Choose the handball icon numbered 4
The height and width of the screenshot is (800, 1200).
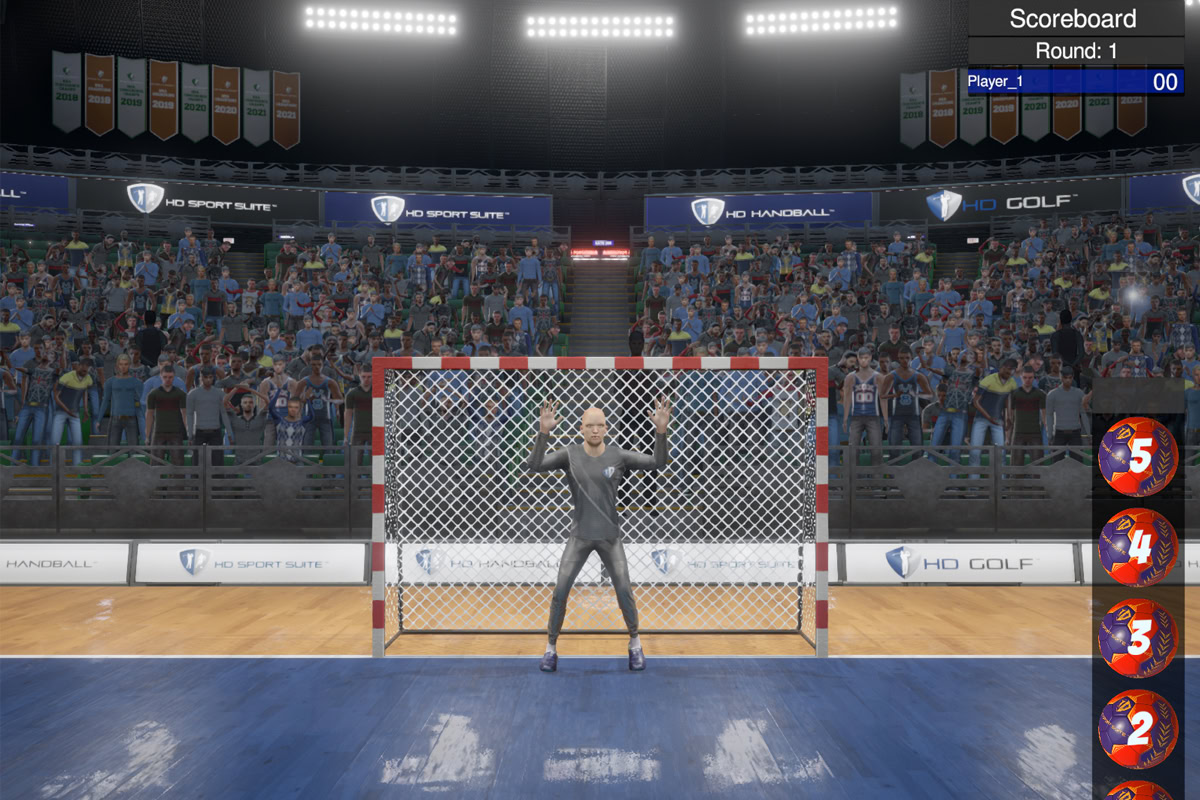point(1138,547)
